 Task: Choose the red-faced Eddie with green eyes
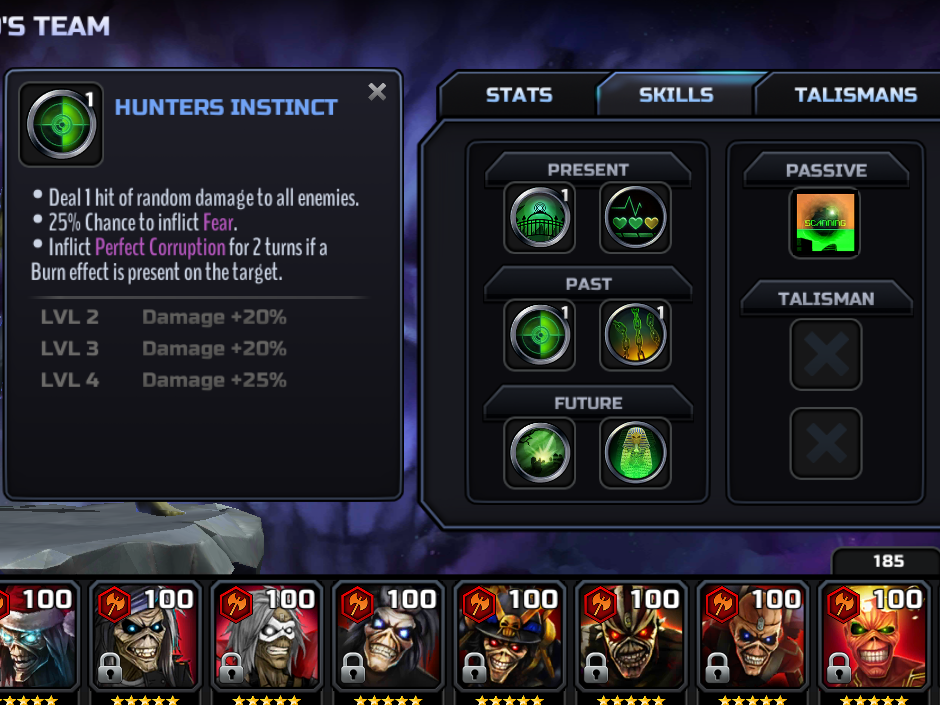coord(870,638)
